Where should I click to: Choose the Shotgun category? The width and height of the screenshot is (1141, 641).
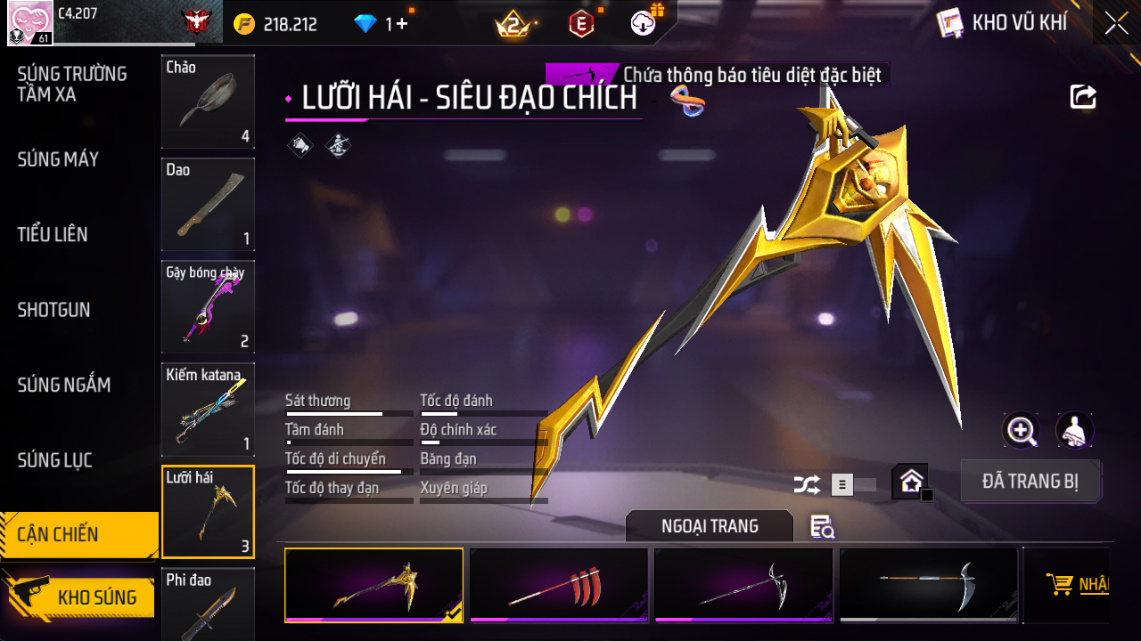[54, 310]
